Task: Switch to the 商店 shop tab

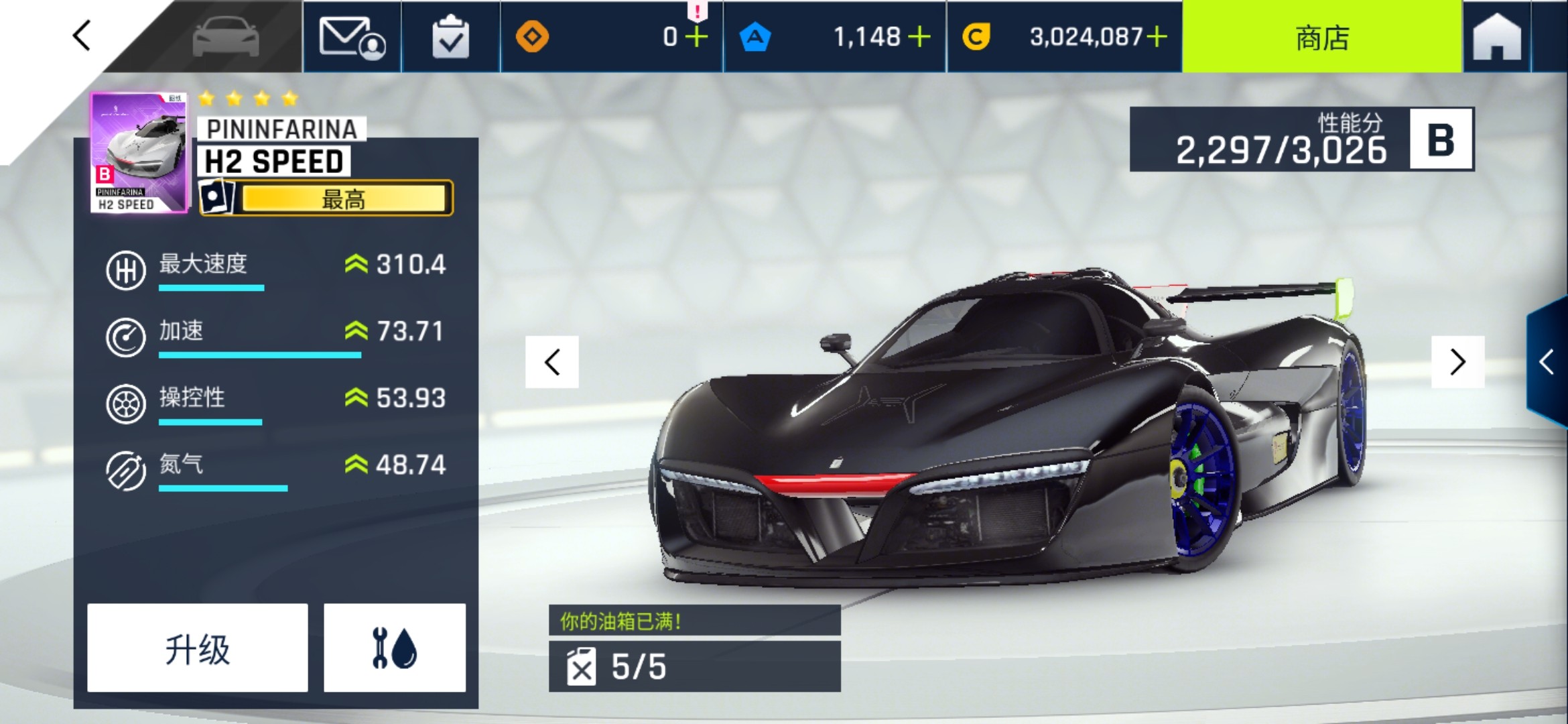Action: 1321,37
